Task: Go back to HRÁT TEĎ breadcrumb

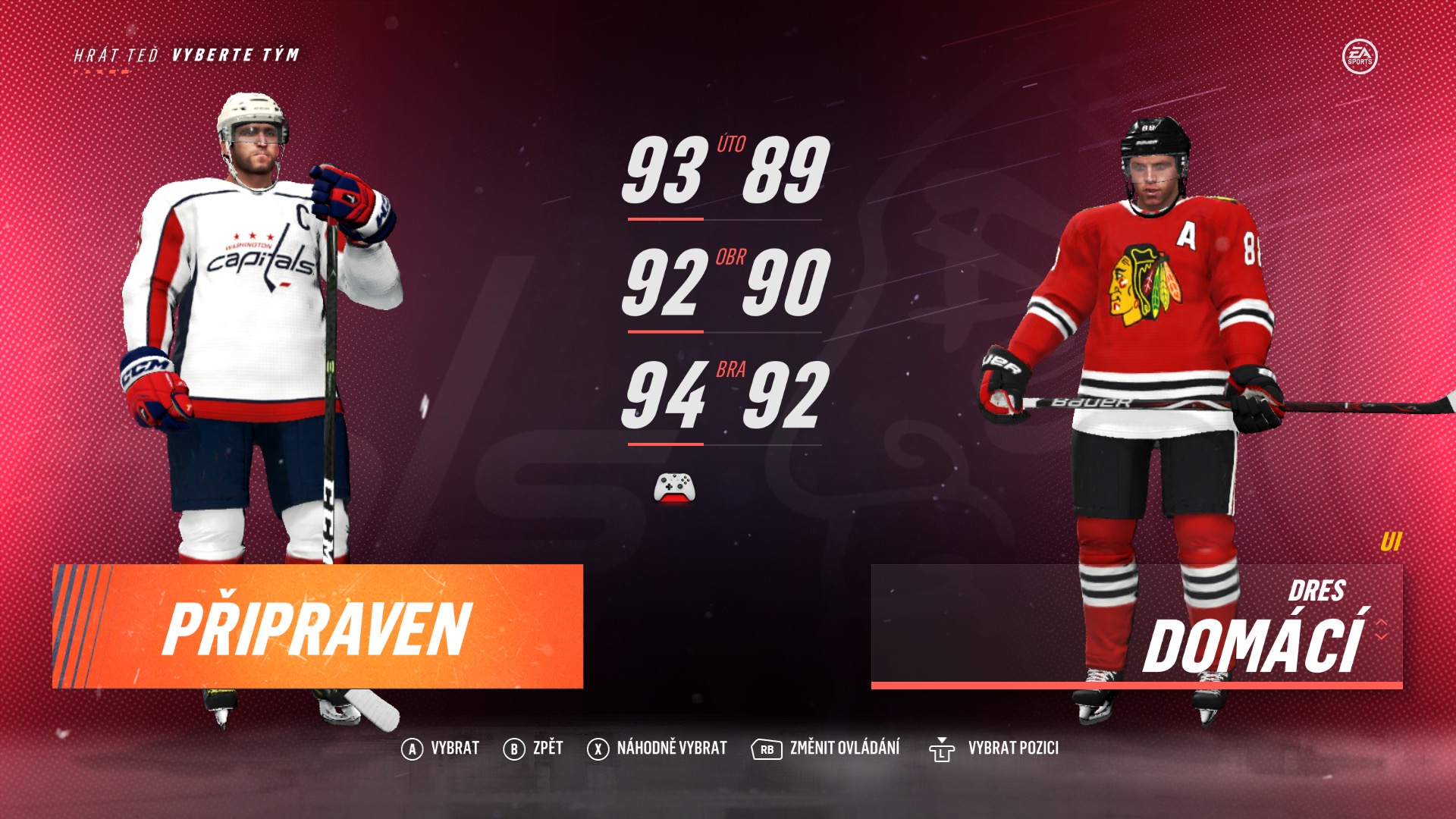Action: (116, 55)
